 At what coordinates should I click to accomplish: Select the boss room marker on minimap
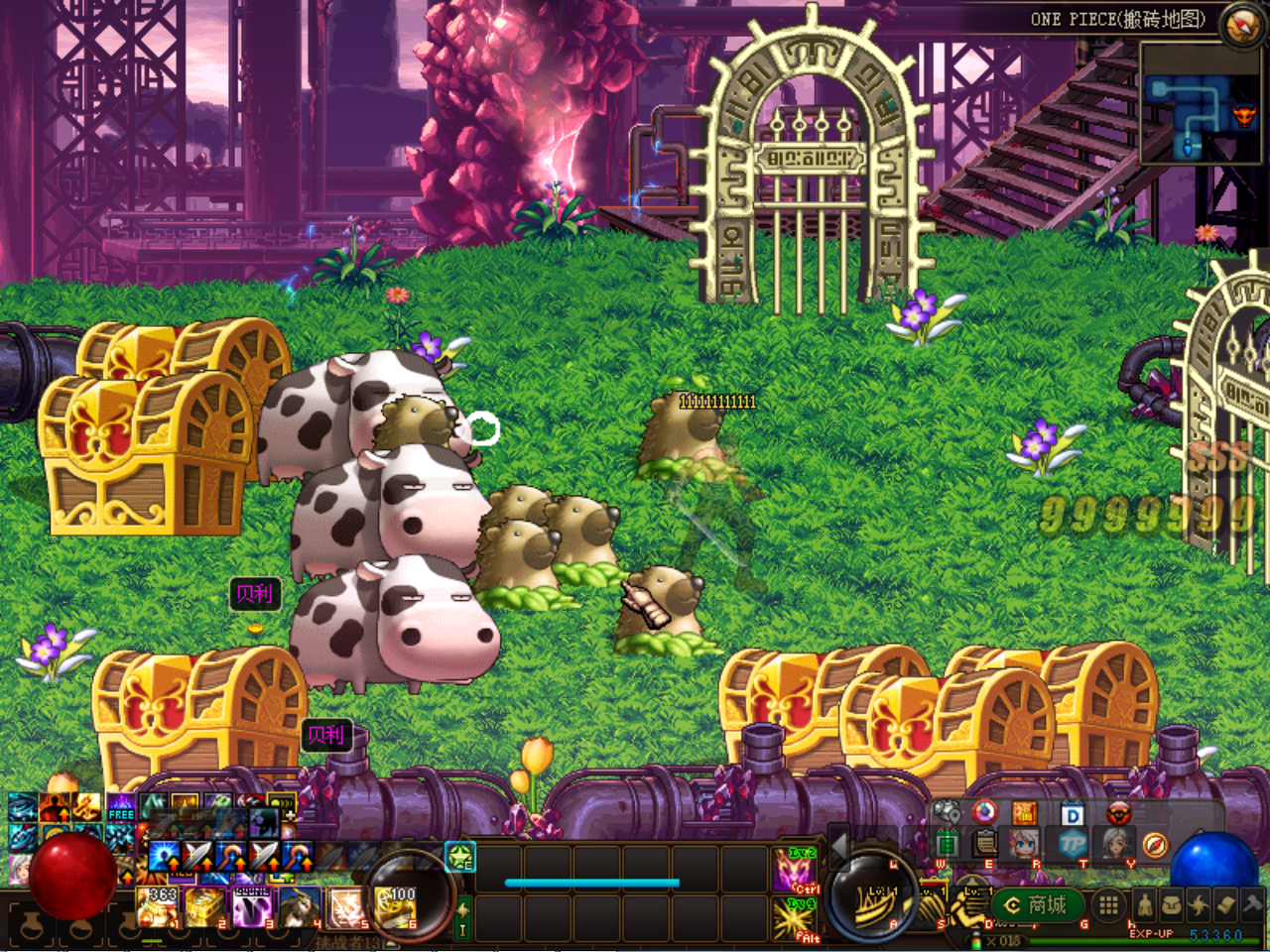click(1244, 117)
